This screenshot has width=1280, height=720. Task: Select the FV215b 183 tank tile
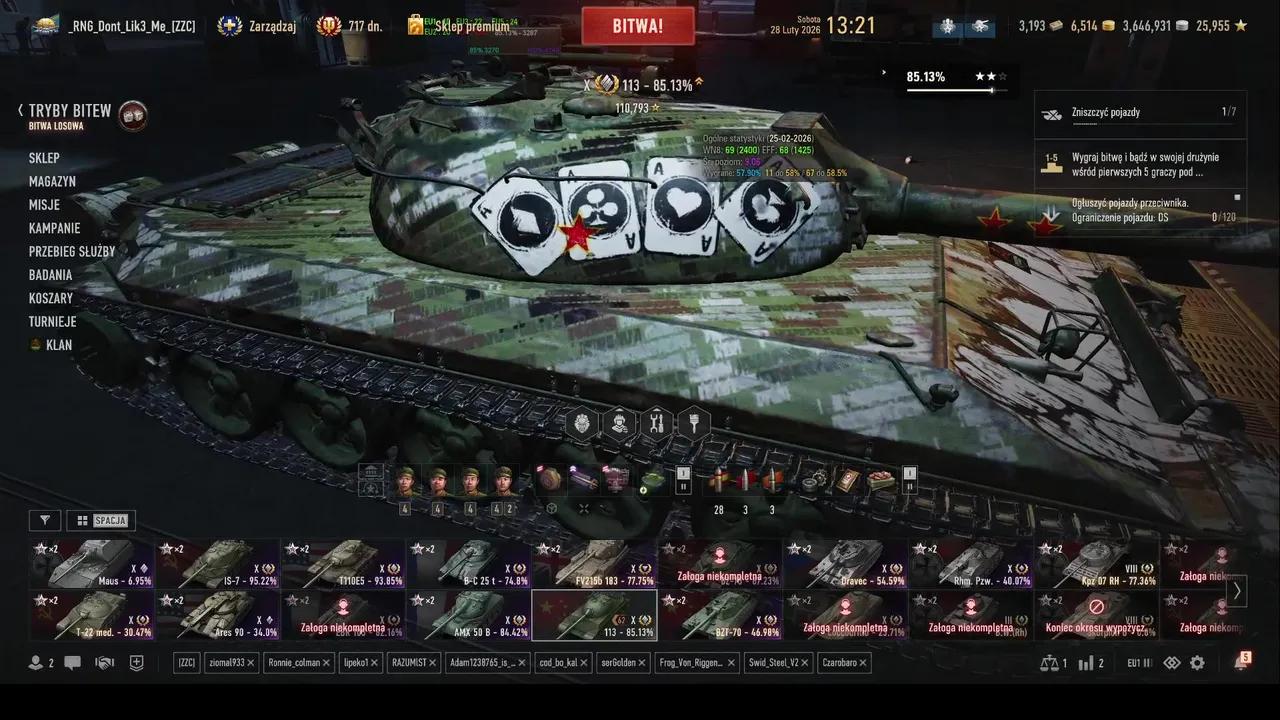tap(594, 564)
